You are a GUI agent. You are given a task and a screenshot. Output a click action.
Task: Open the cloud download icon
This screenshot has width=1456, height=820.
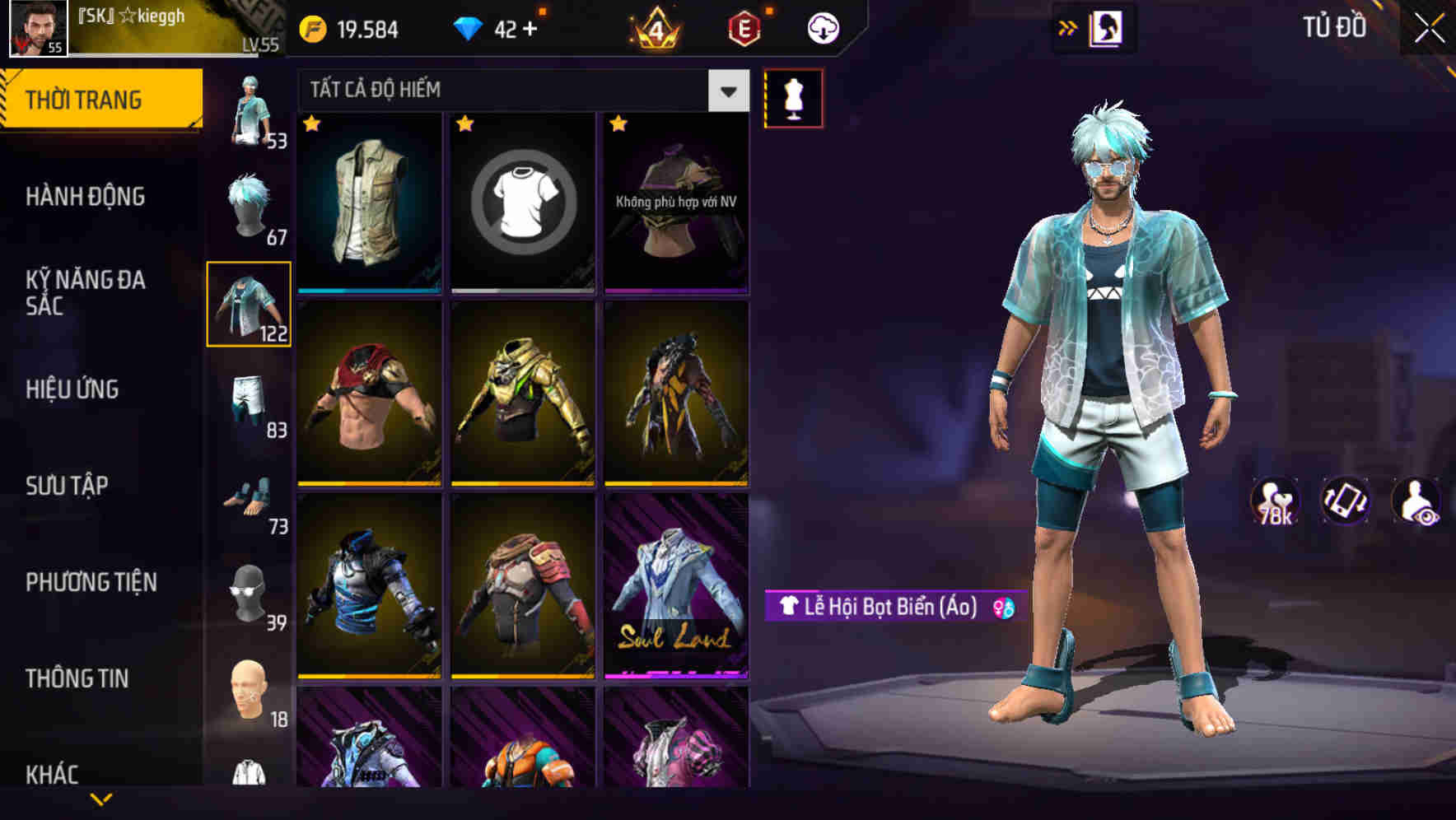tap(821, 27)
